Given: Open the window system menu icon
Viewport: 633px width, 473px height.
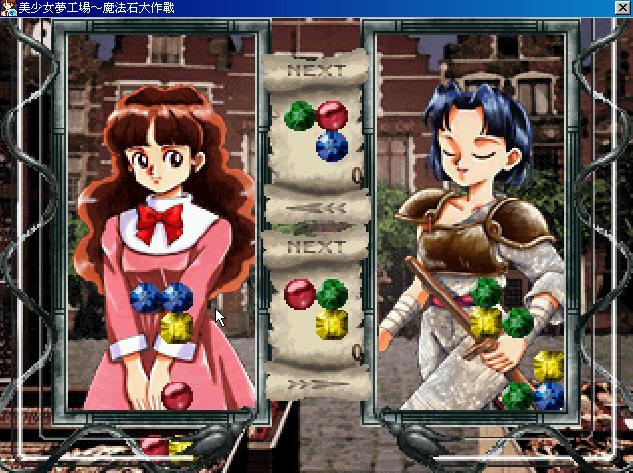Looking at the screenshot, I should pyautogui.click(x=8, y=7).
